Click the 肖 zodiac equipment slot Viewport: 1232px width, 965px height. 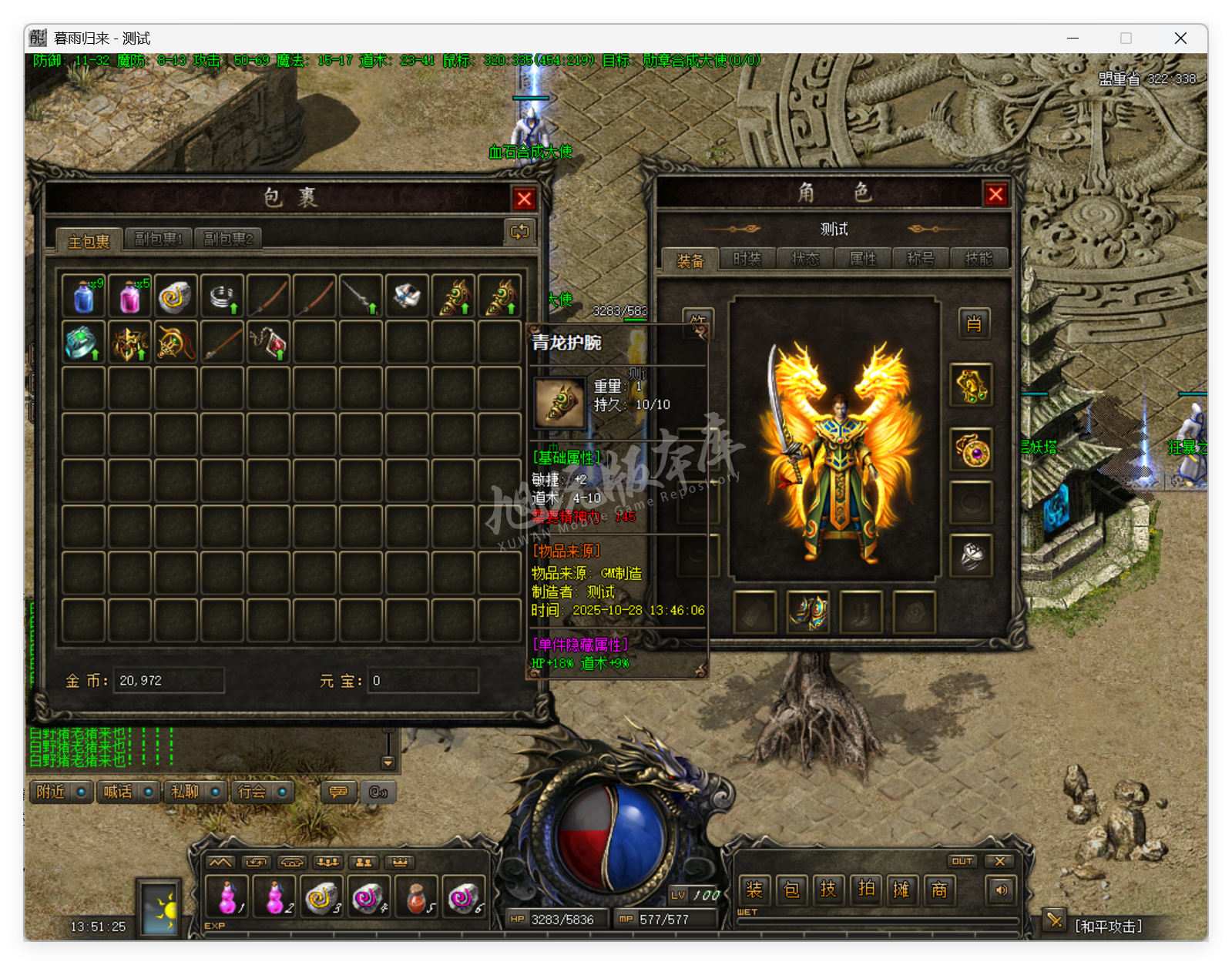(x=974, y=323)
